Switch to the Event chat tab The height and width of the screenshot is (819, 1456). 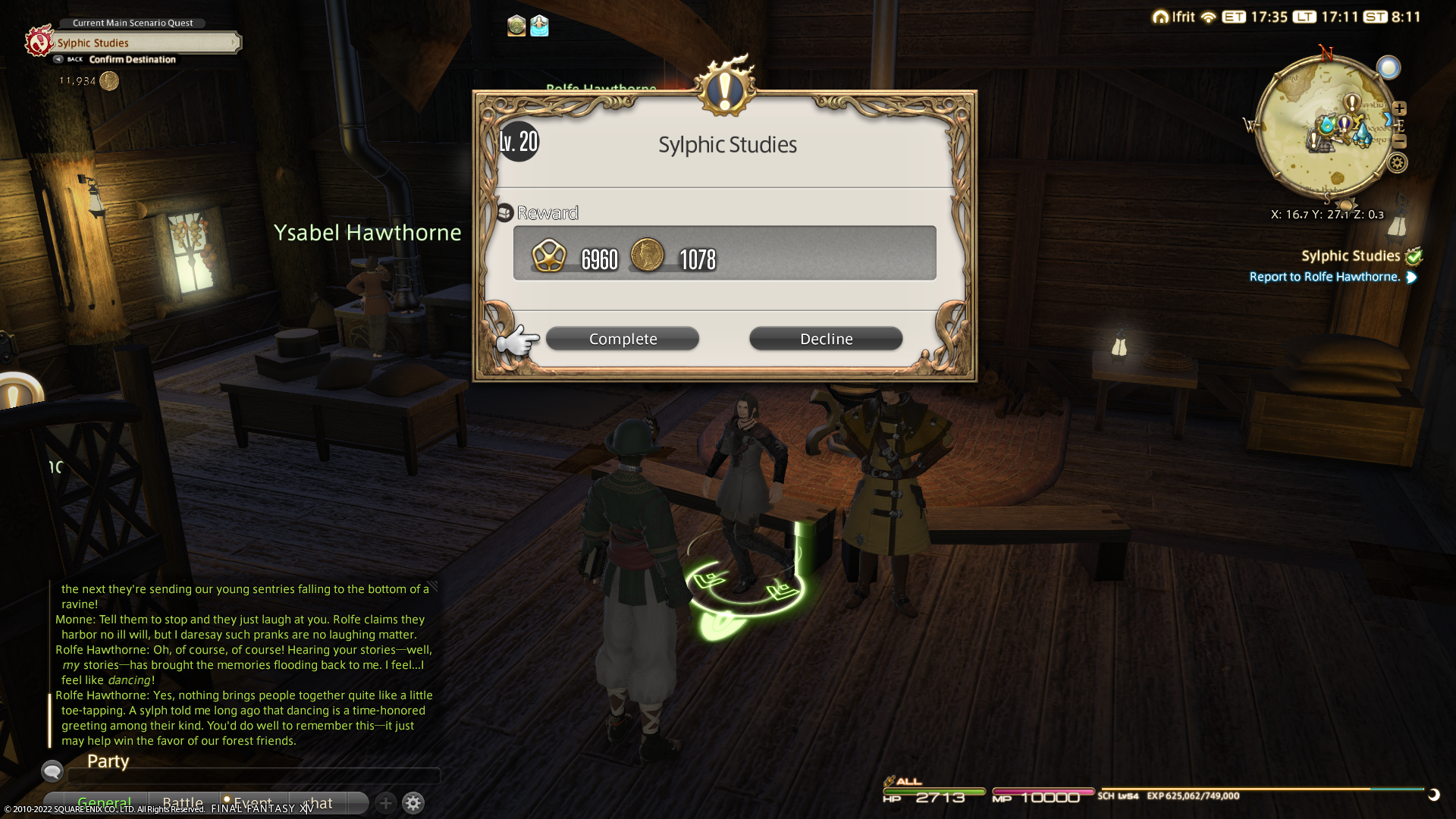click(252, 802)
